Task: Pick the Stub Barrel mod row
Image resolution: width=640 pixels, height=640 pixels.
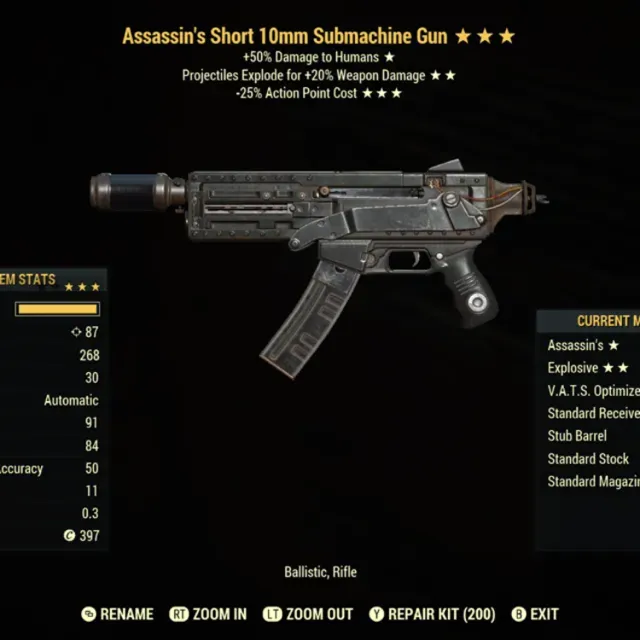Action: [589, 436]
